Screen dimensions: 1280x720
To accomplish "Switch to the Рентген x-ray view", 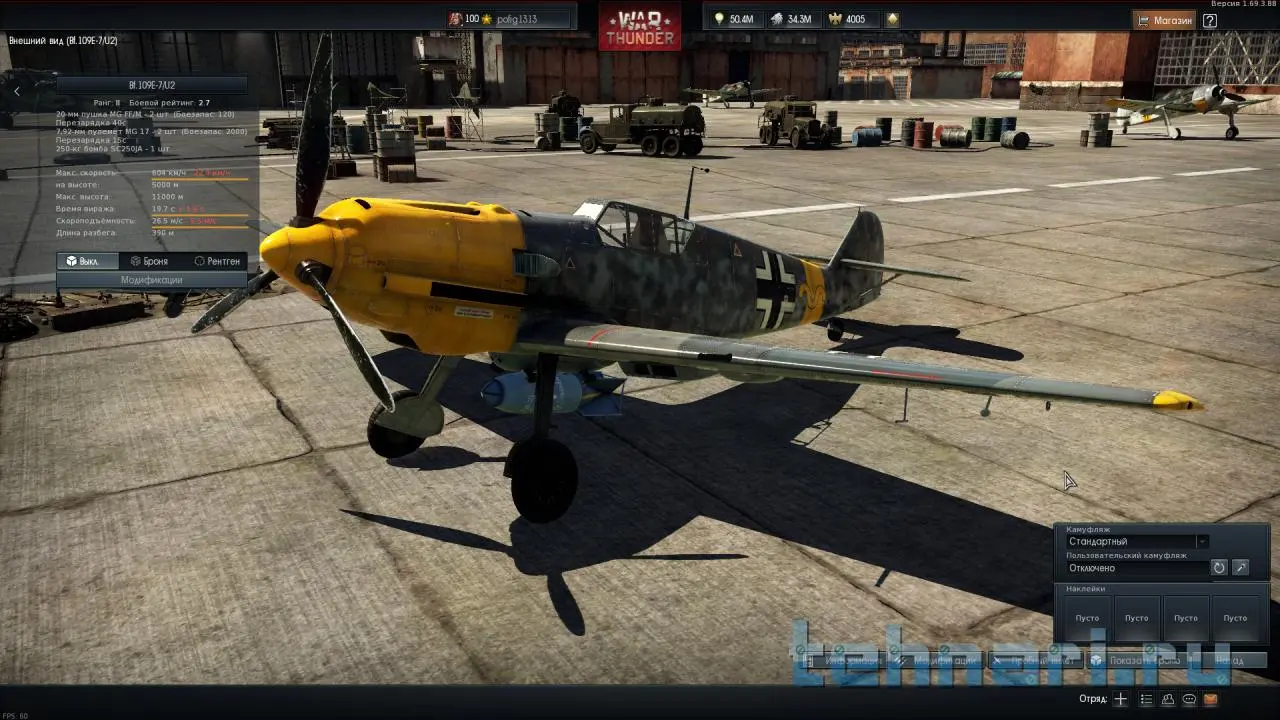I will 217,261.
